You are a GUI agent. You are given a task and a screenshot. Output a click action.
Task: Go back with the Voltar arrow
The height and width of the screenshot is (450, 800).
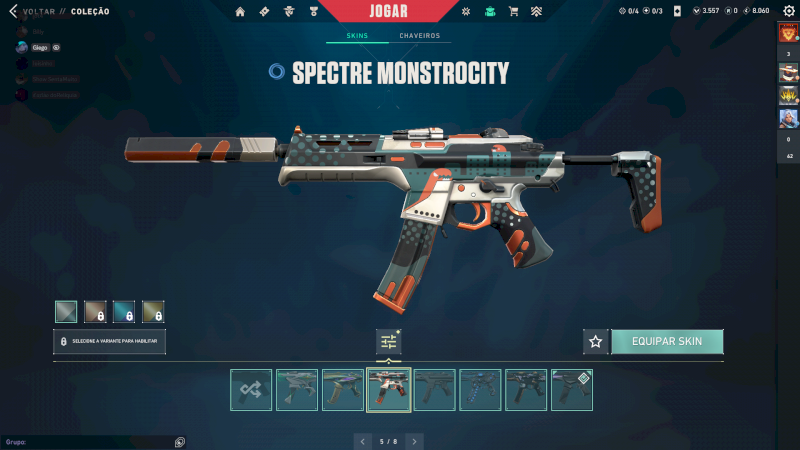click(x=13, y=11)
